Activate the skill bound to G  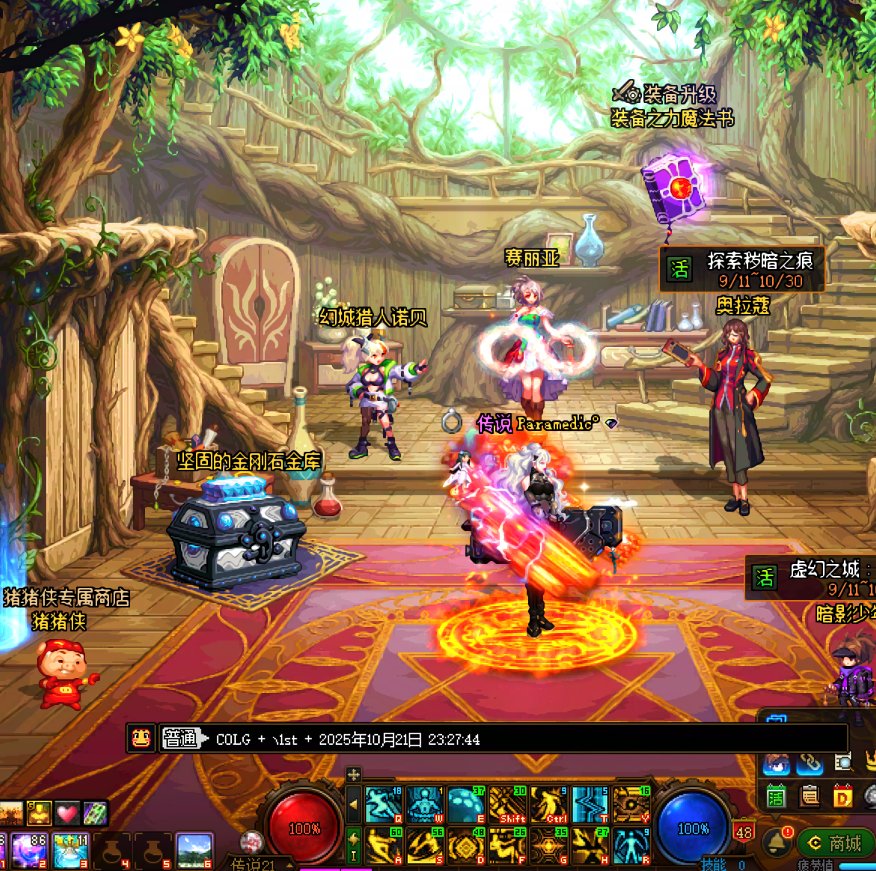(548, 845)
